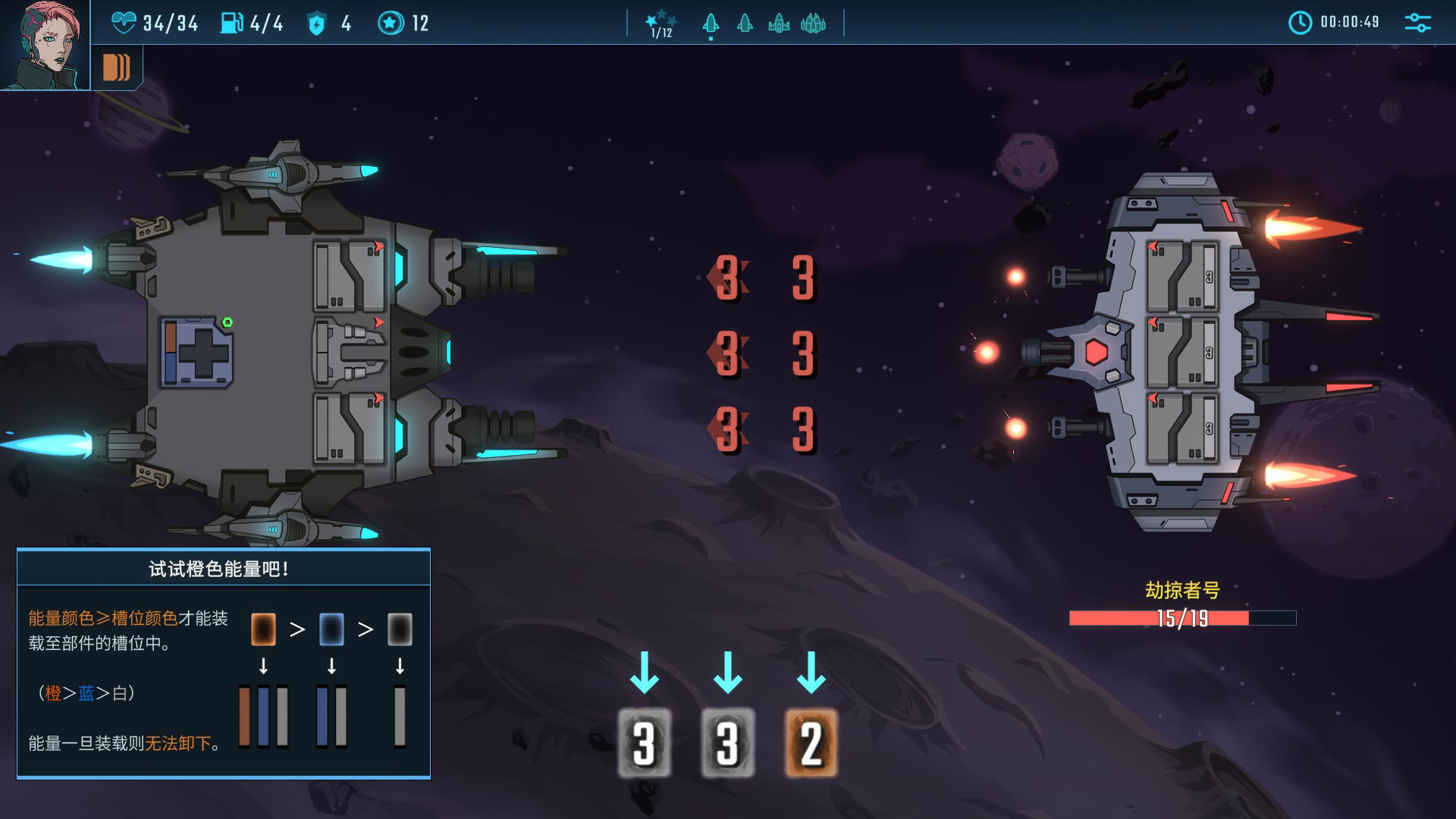Choose the center weapon module on player ship
The height and width of the screenshot is (819, 1456).
click(x=350, y=353)
